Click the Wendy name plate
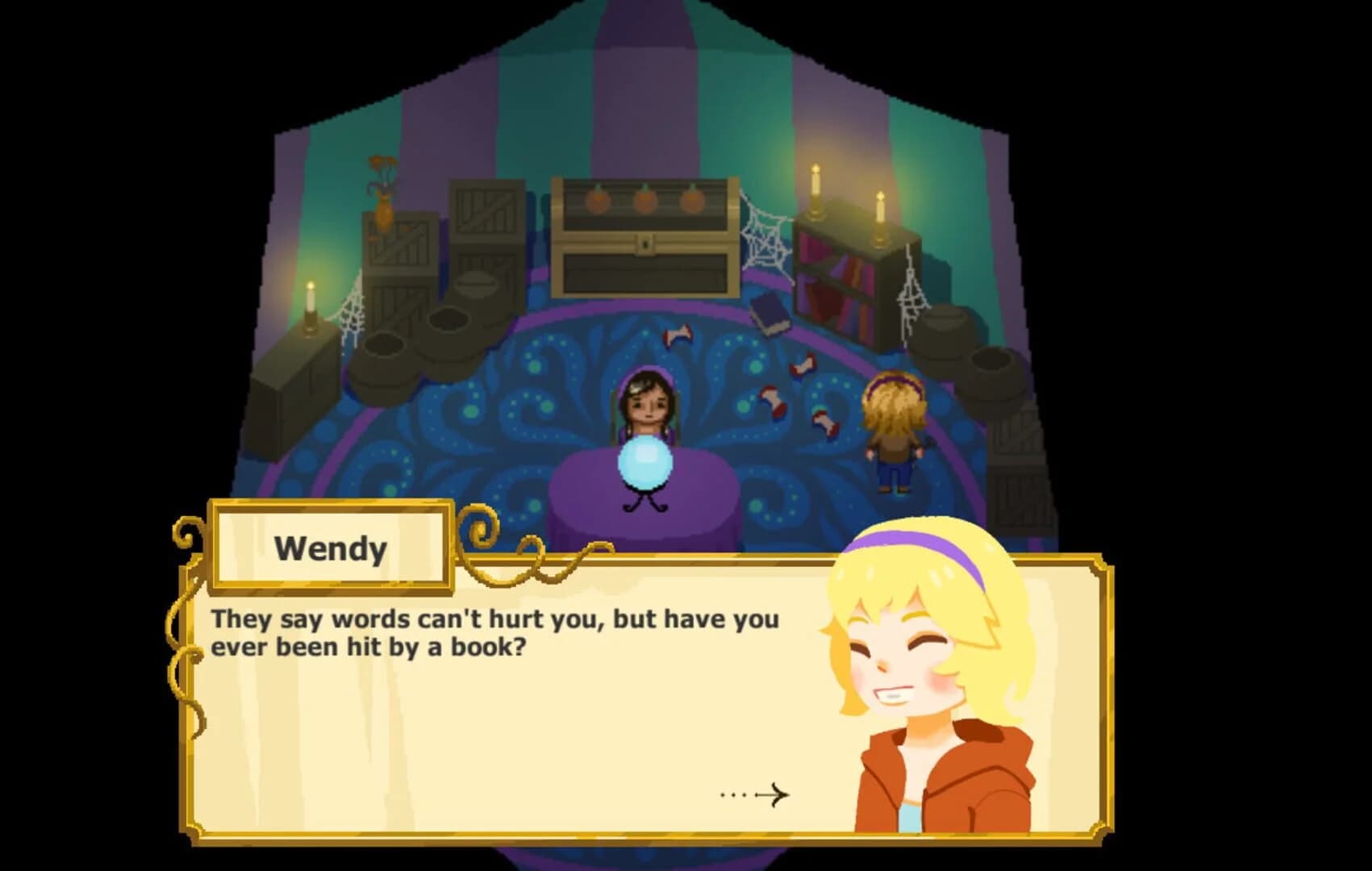This screenshot has width=1372, height=871. point(332,547)
